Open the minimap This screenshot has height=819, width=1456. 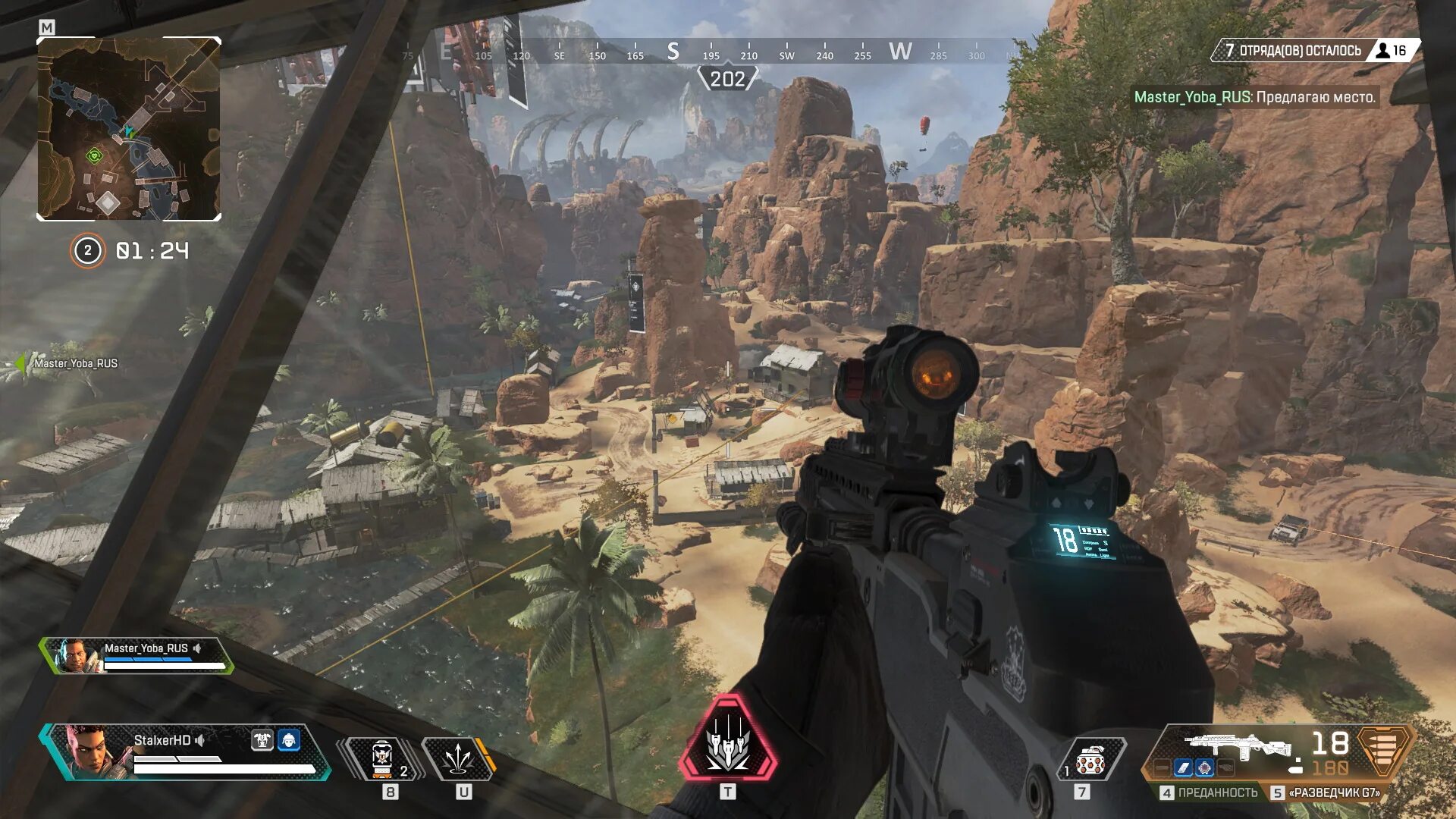point(129,129)
